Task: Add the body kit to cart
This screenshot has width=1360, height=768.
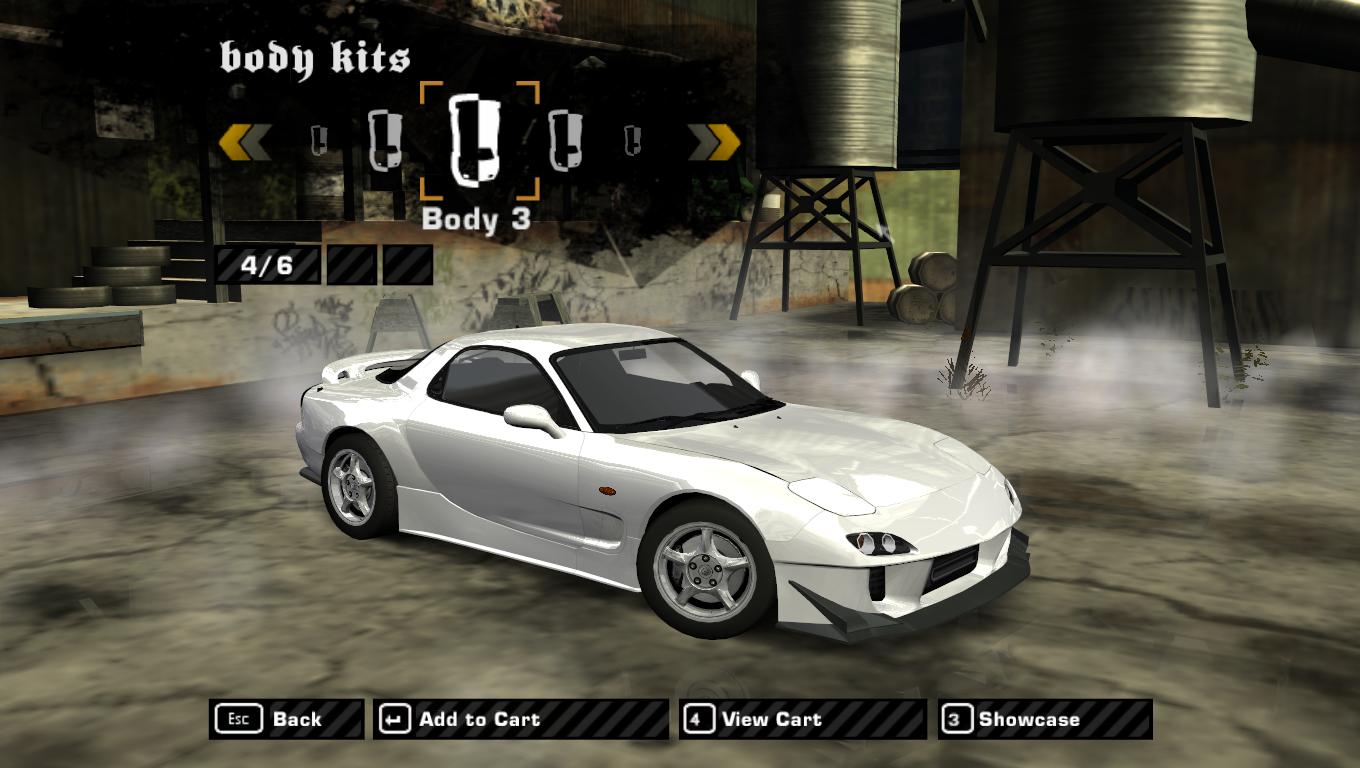Action: pos(520,719)
